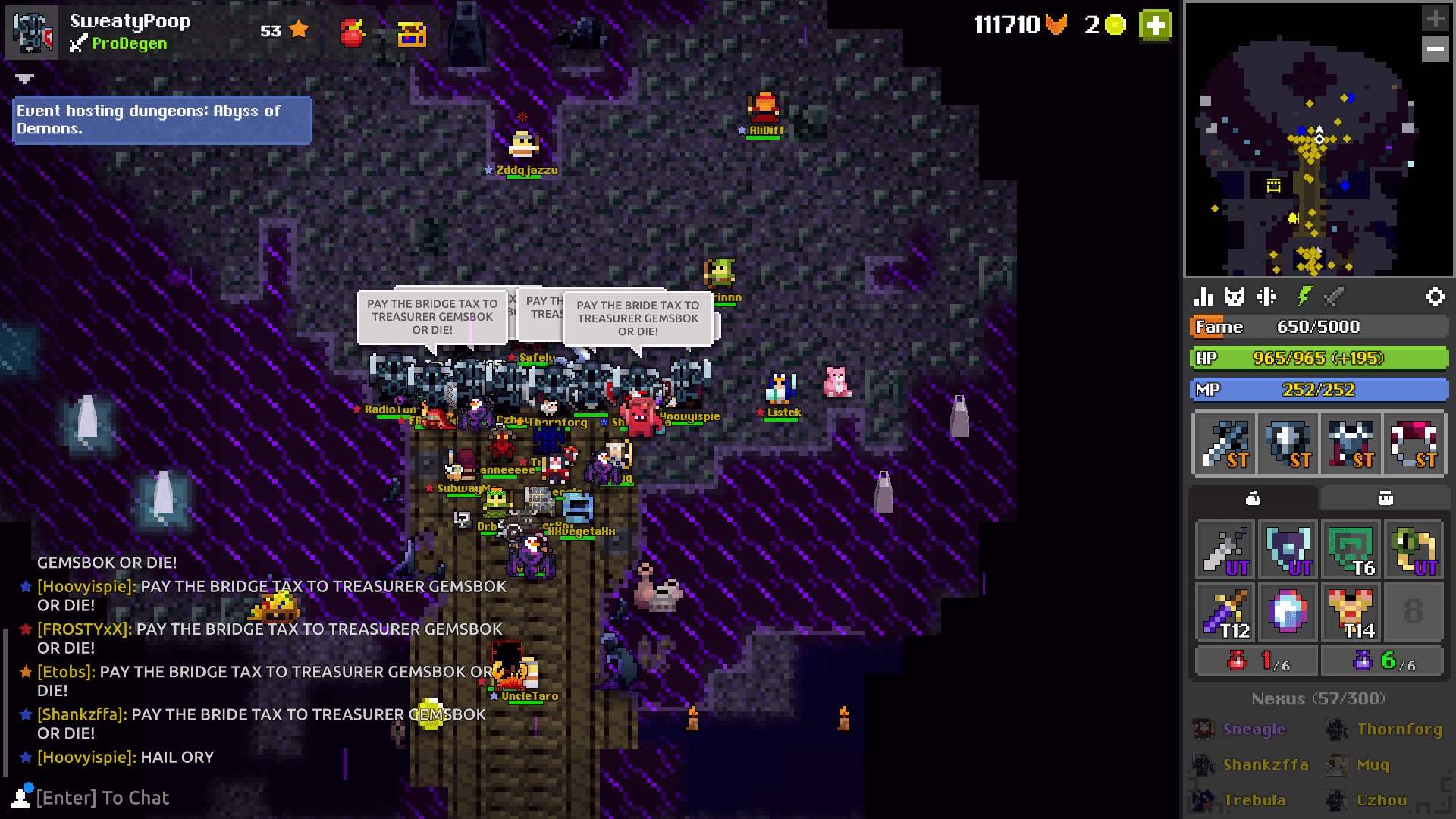
Task: Open the settings gear above the Fame bar
Action: tap(1436, 297)
